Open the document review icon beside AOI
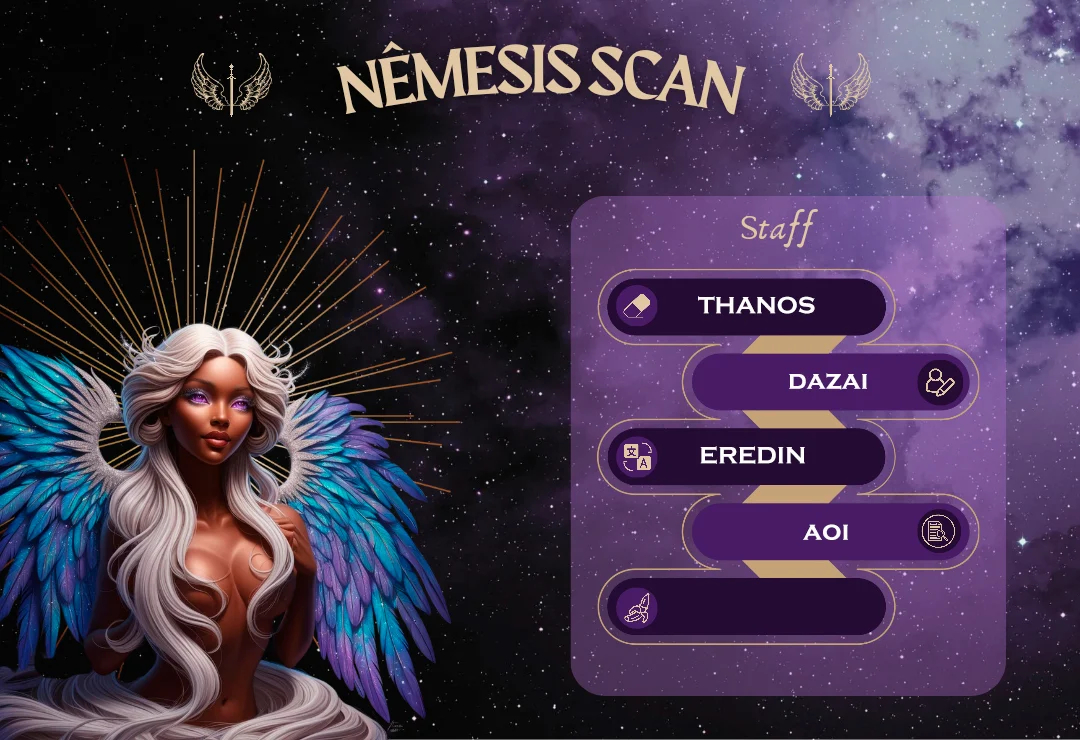1080x740 pixels. (938, 532)
